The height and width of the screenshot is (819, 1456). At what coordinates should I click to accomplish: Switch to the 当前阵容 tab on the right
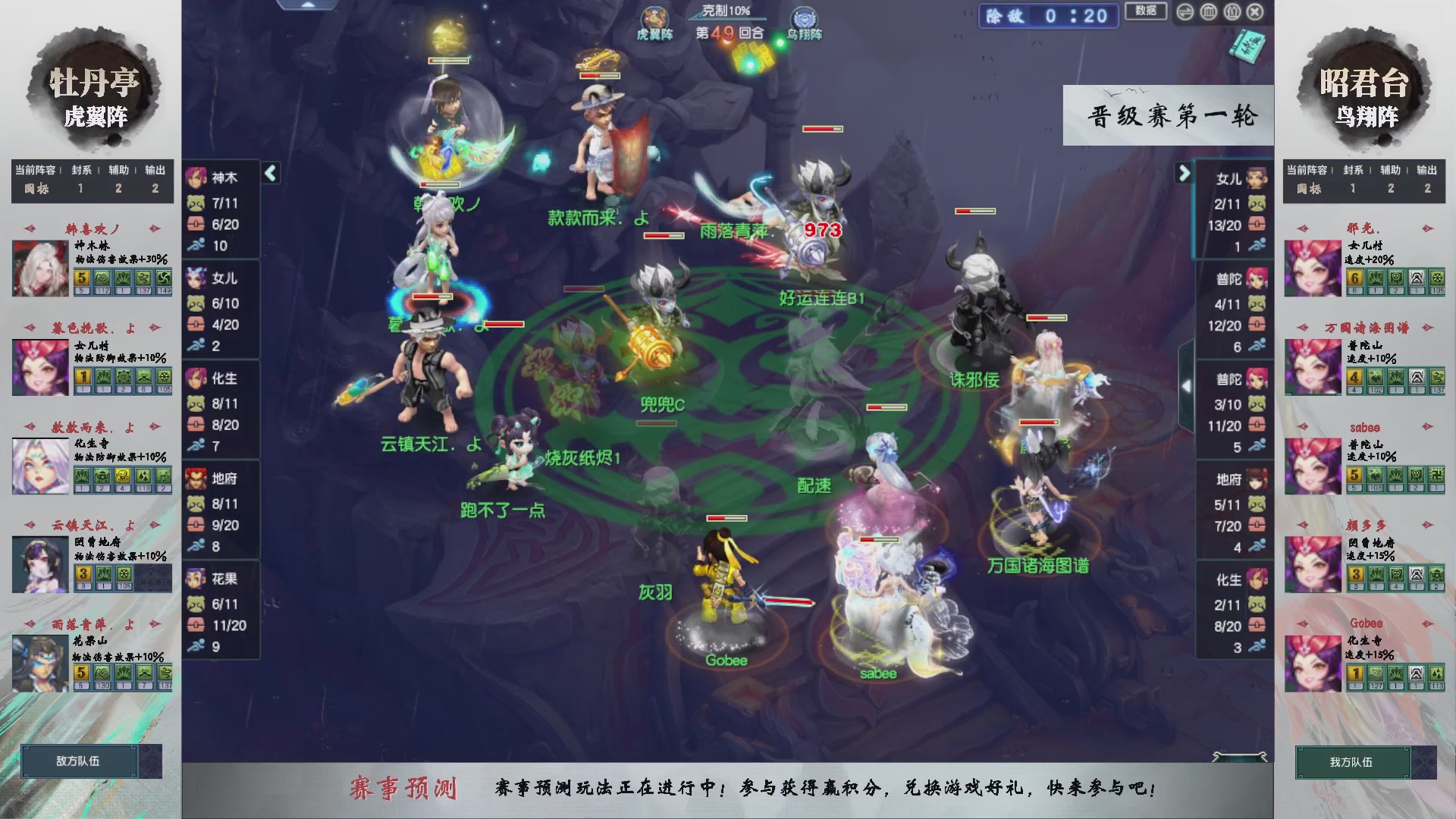tap(1309, 171)
